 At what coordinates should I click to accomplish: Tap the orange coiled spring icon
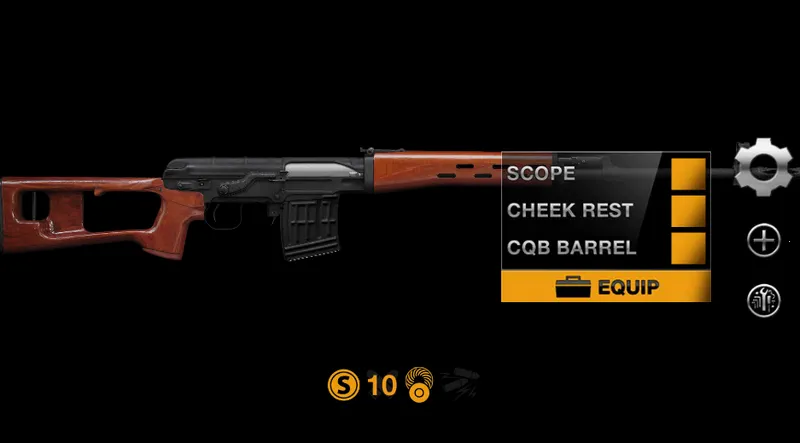point(419,384)
